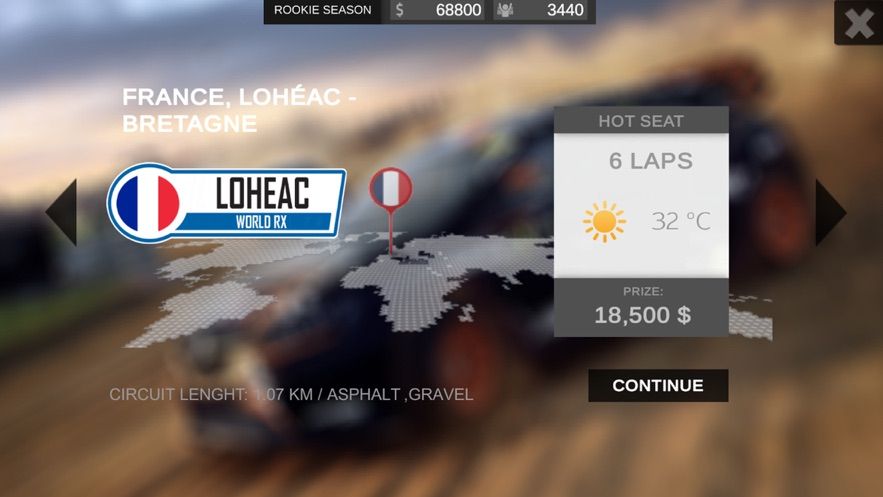
Task: Go to the previous track with left arrow
Action: tap(62, 212)
